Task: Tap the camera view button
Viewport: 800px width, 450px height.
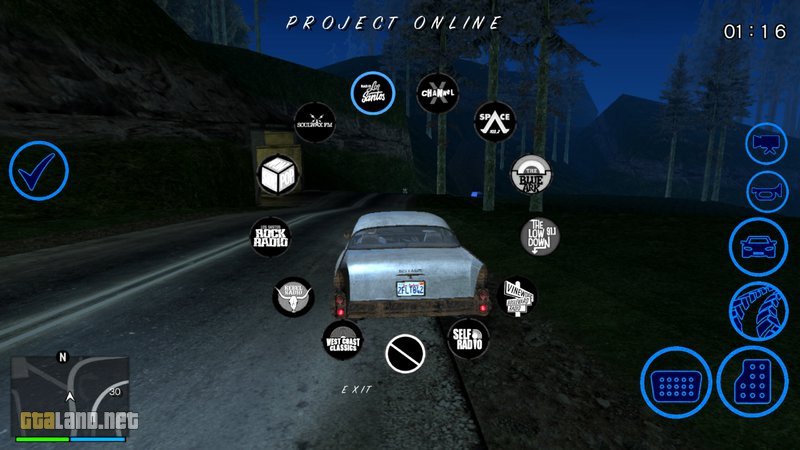Action: 768,144
